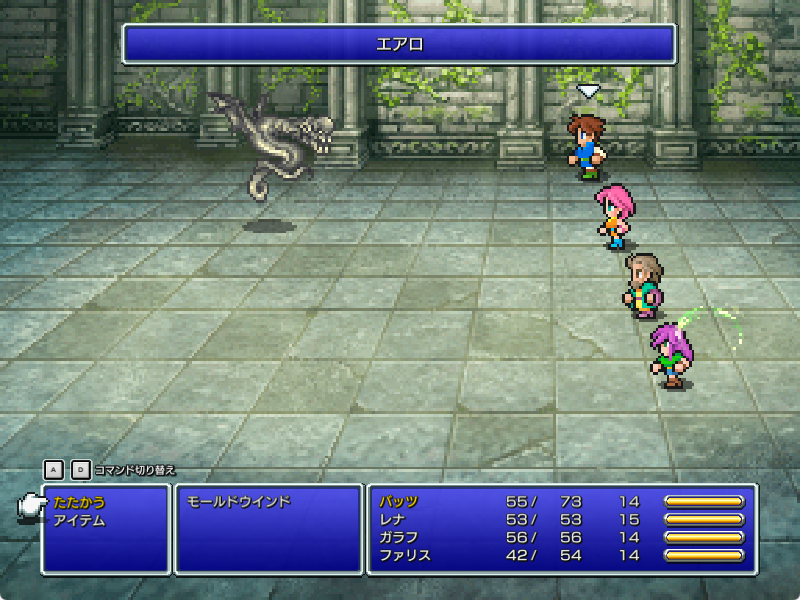Pick レナ in the party list
800x600 pixels.
click(392, 520)
